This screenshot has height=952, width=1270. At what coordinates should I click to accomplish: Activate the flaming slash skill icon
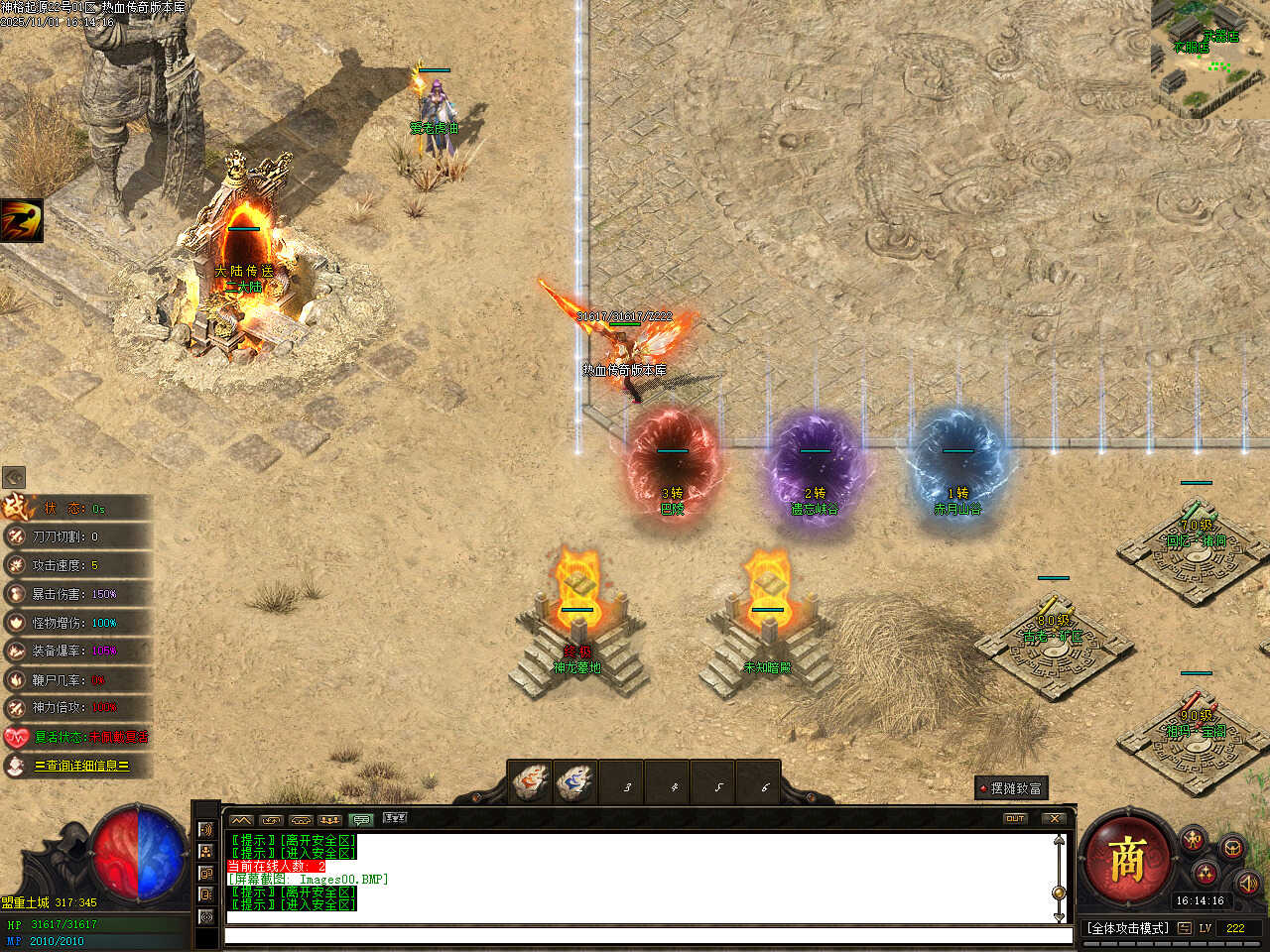point(21,220)
